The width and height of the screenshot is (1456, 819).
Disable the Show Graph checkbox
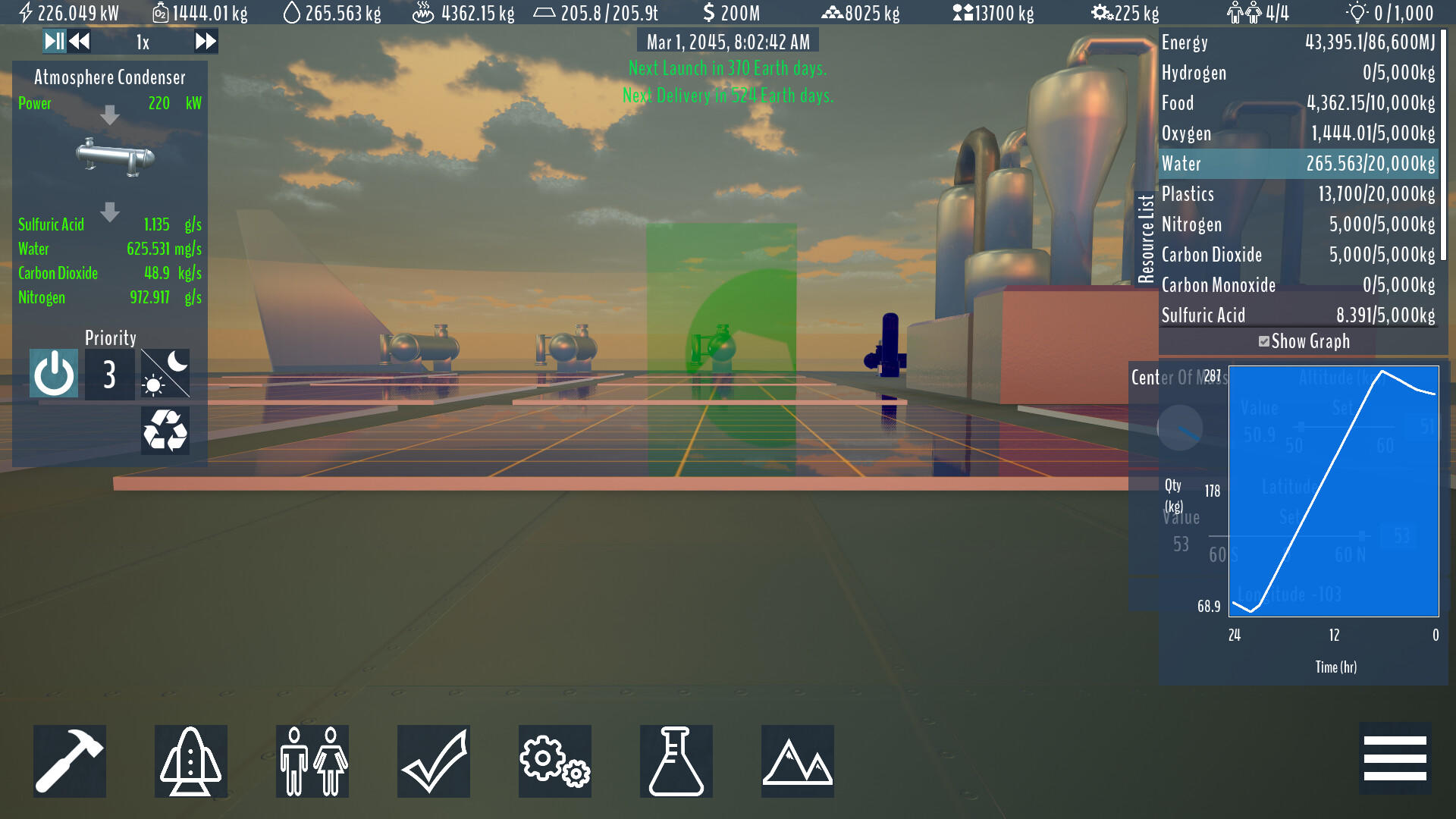click(x=1263, y=341)
